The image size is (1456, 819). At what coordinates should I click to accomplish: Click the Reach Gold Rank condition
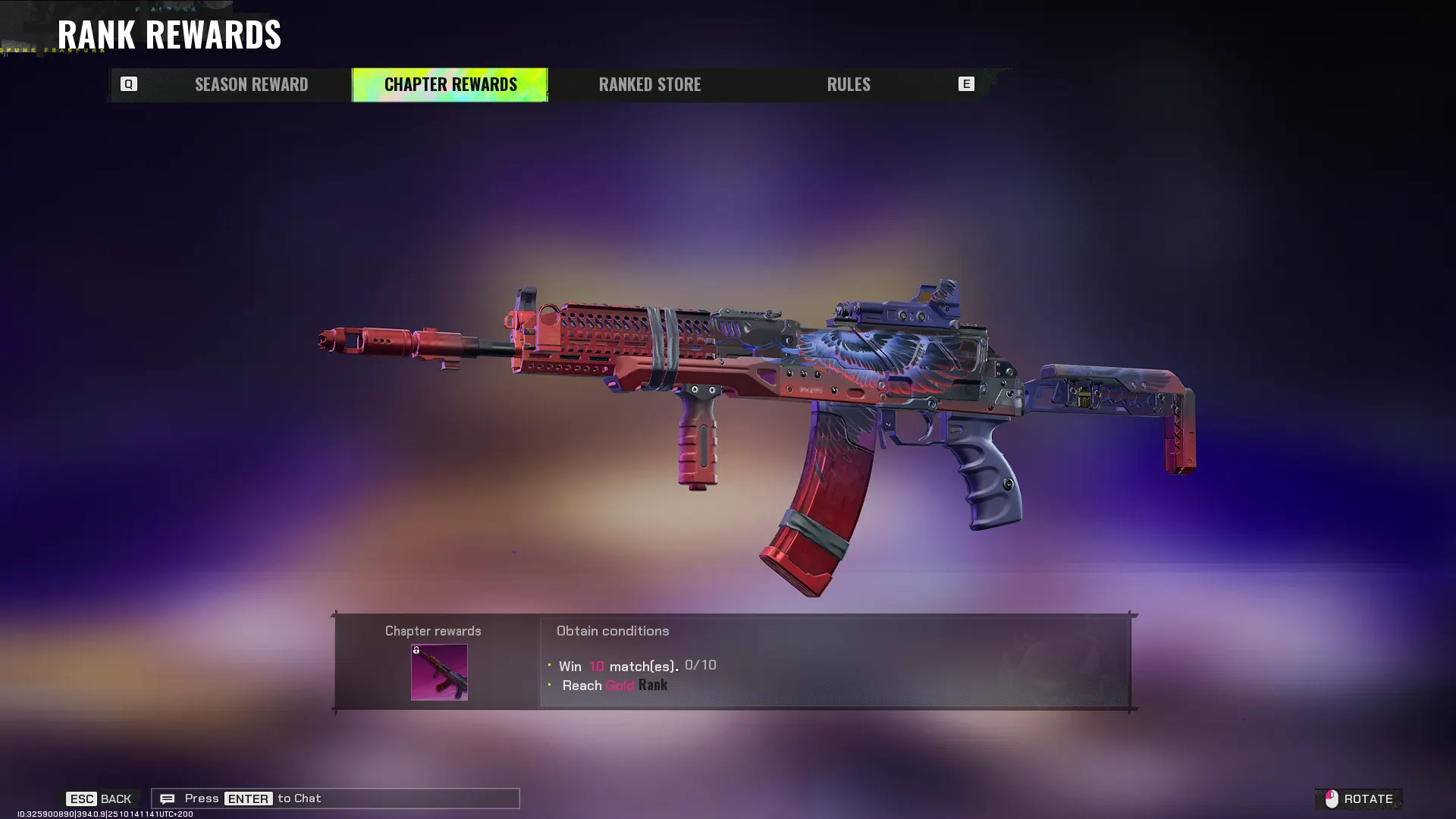point(613,685)
